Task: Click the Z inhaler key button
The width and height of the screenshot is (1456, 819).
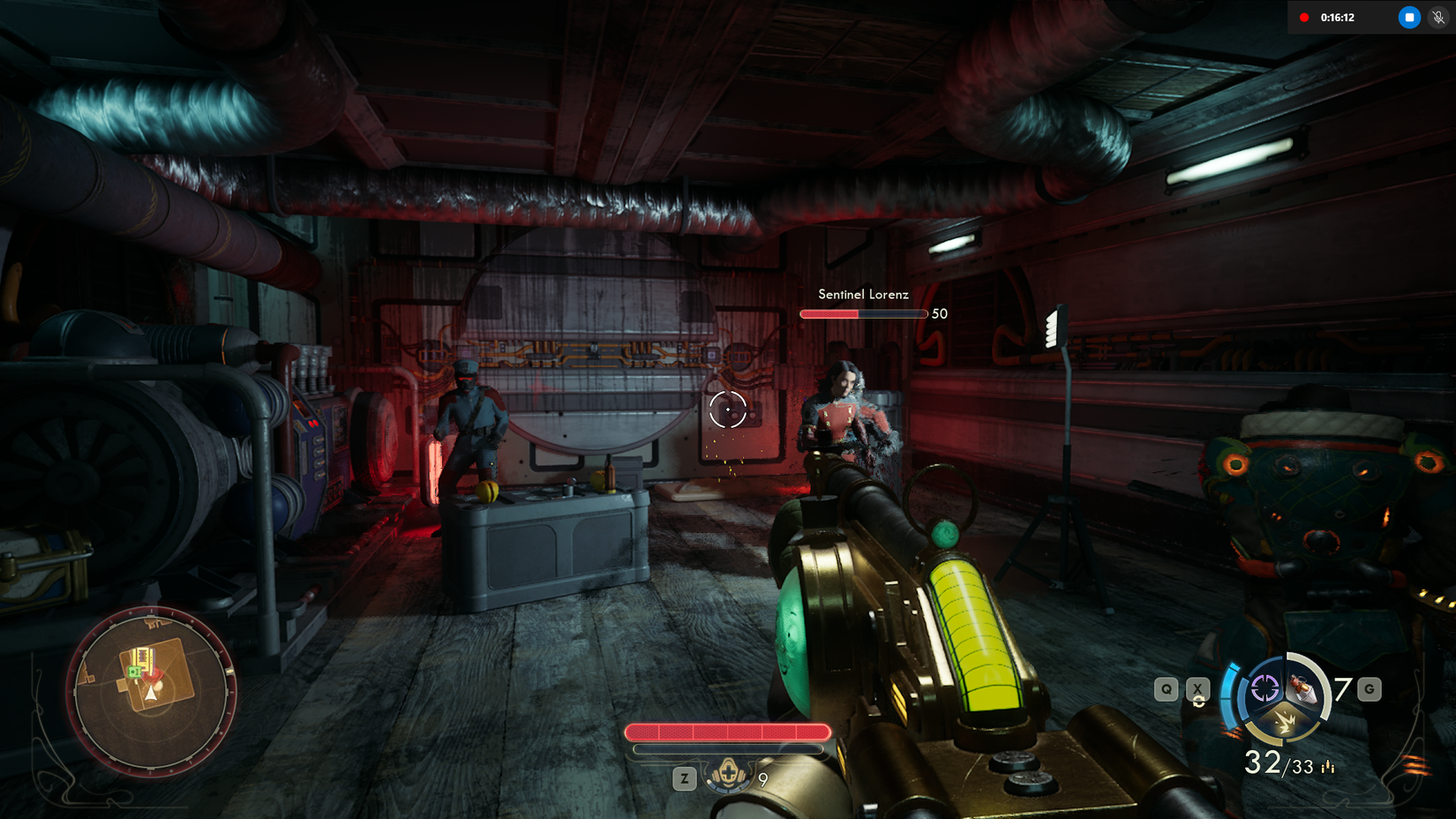Action: [684, 778]
